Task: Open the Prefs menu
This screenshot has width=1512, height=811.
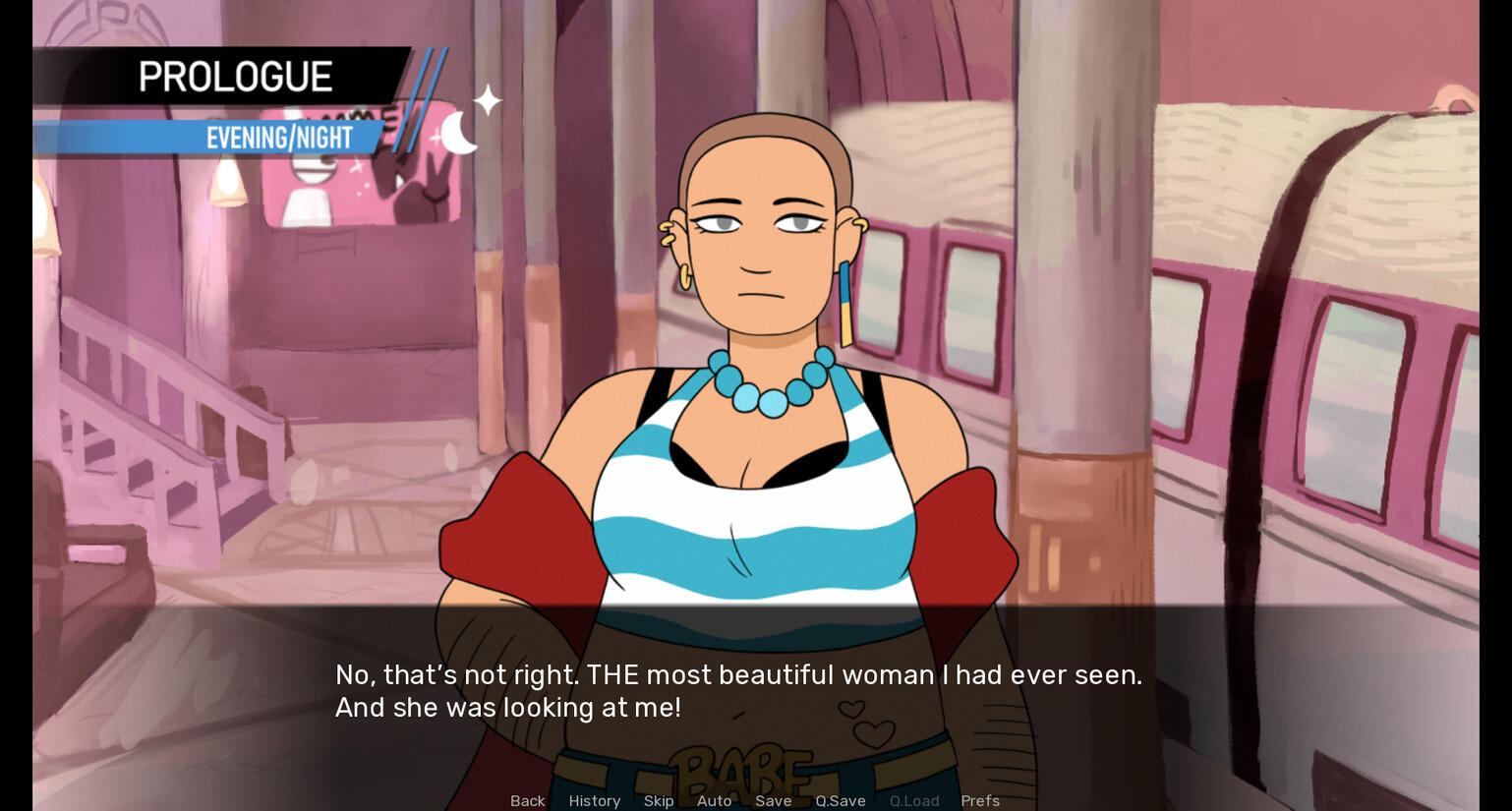Action: point(979,800)
